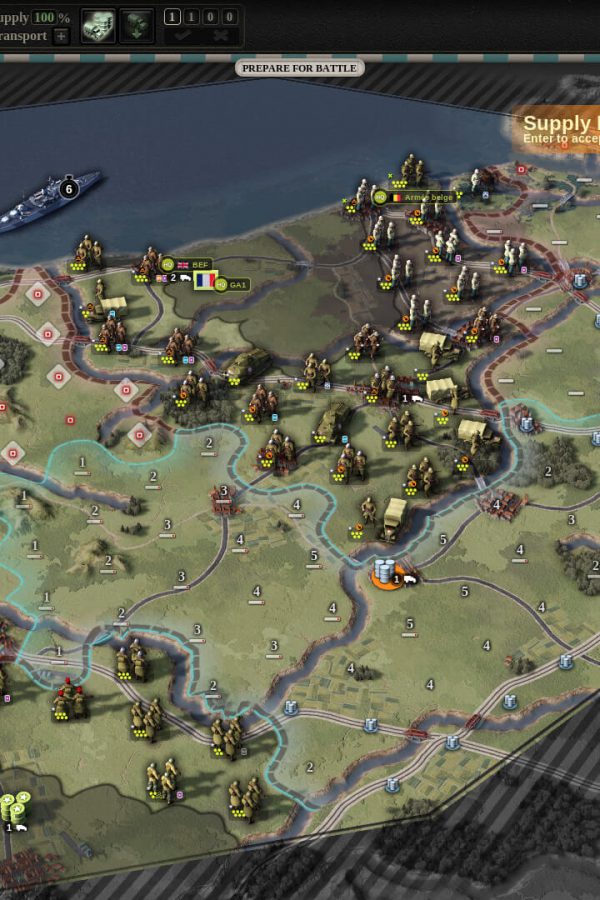Select the battleship with the 6 counter

[50, 198]
